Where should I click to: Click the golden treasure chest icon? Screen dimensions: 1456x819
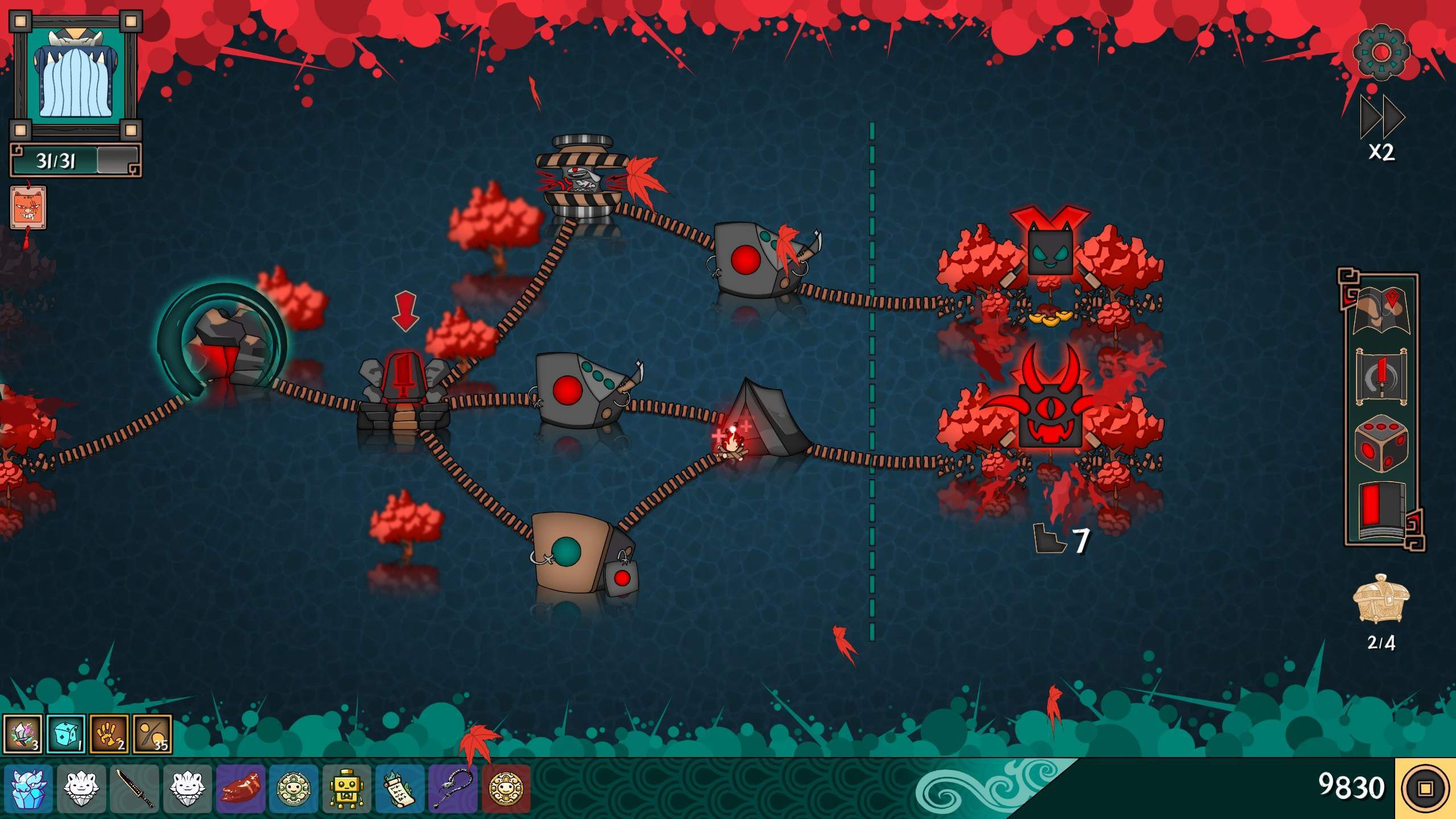[1381, 599]
